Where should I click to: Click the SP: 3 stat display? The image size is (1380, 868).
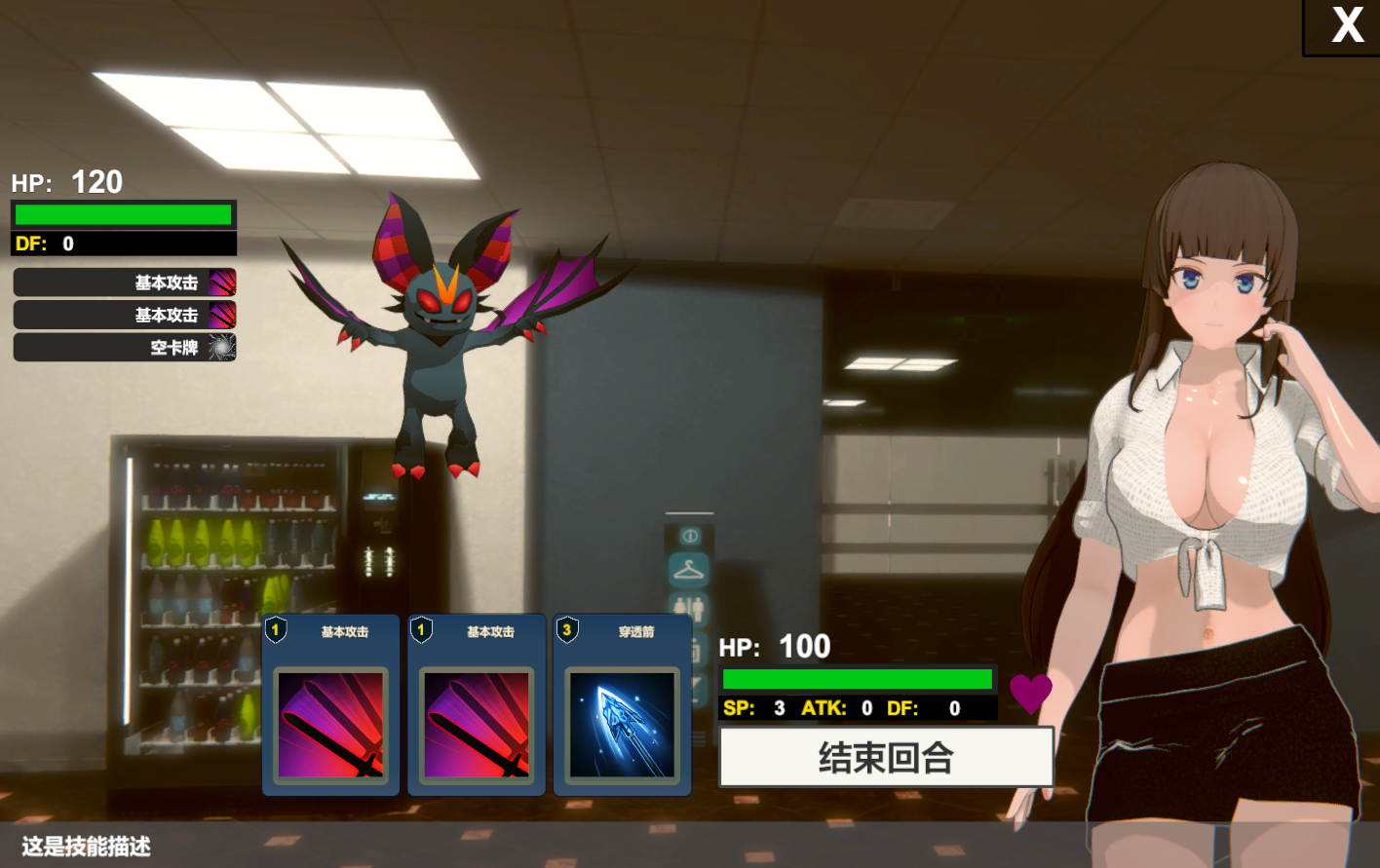click(x=755, y=708)
